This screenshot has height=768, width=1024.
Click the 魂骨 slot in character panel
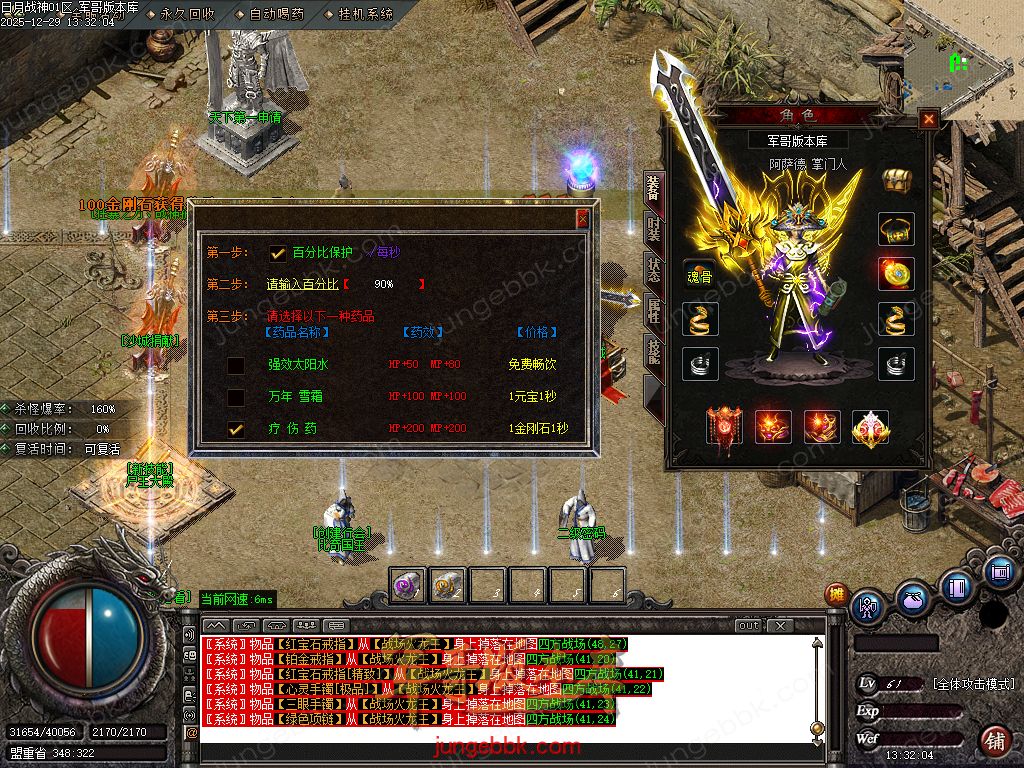pyautogui.click(x=699, y=275)
